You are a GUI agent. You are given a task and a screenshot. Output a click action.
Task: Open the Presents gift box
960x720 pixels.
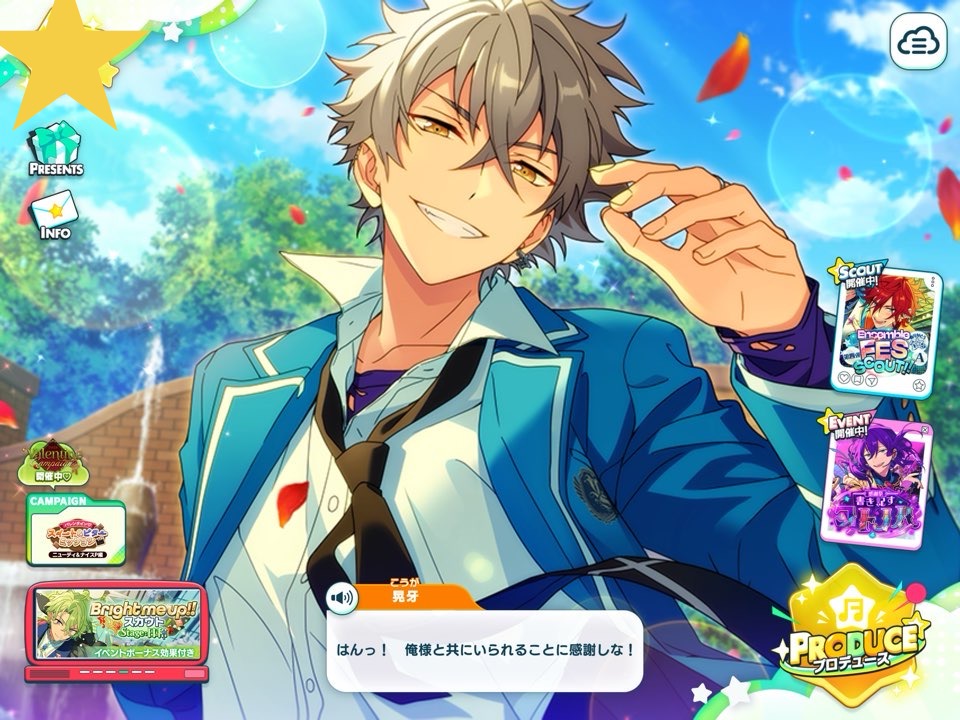pos(55,150)
